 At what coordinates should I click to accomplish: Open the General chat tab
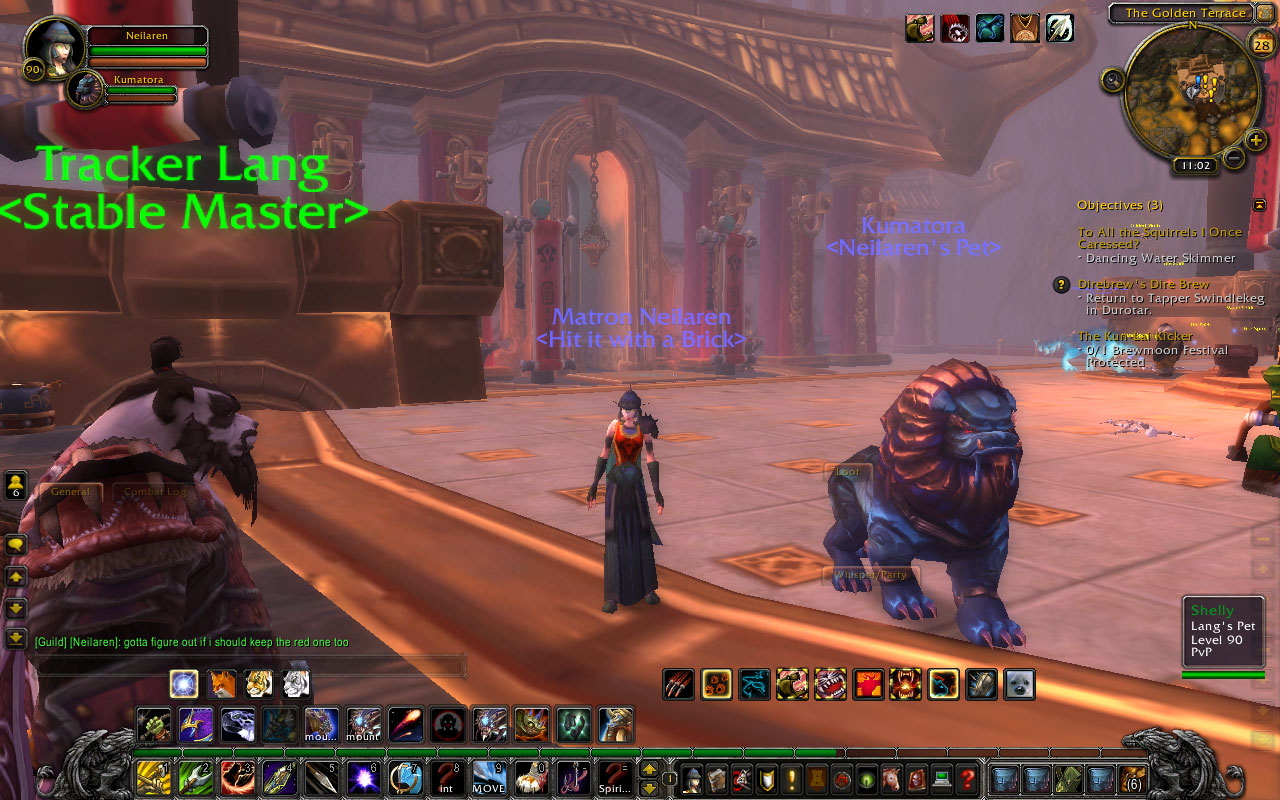click(70, 491)
